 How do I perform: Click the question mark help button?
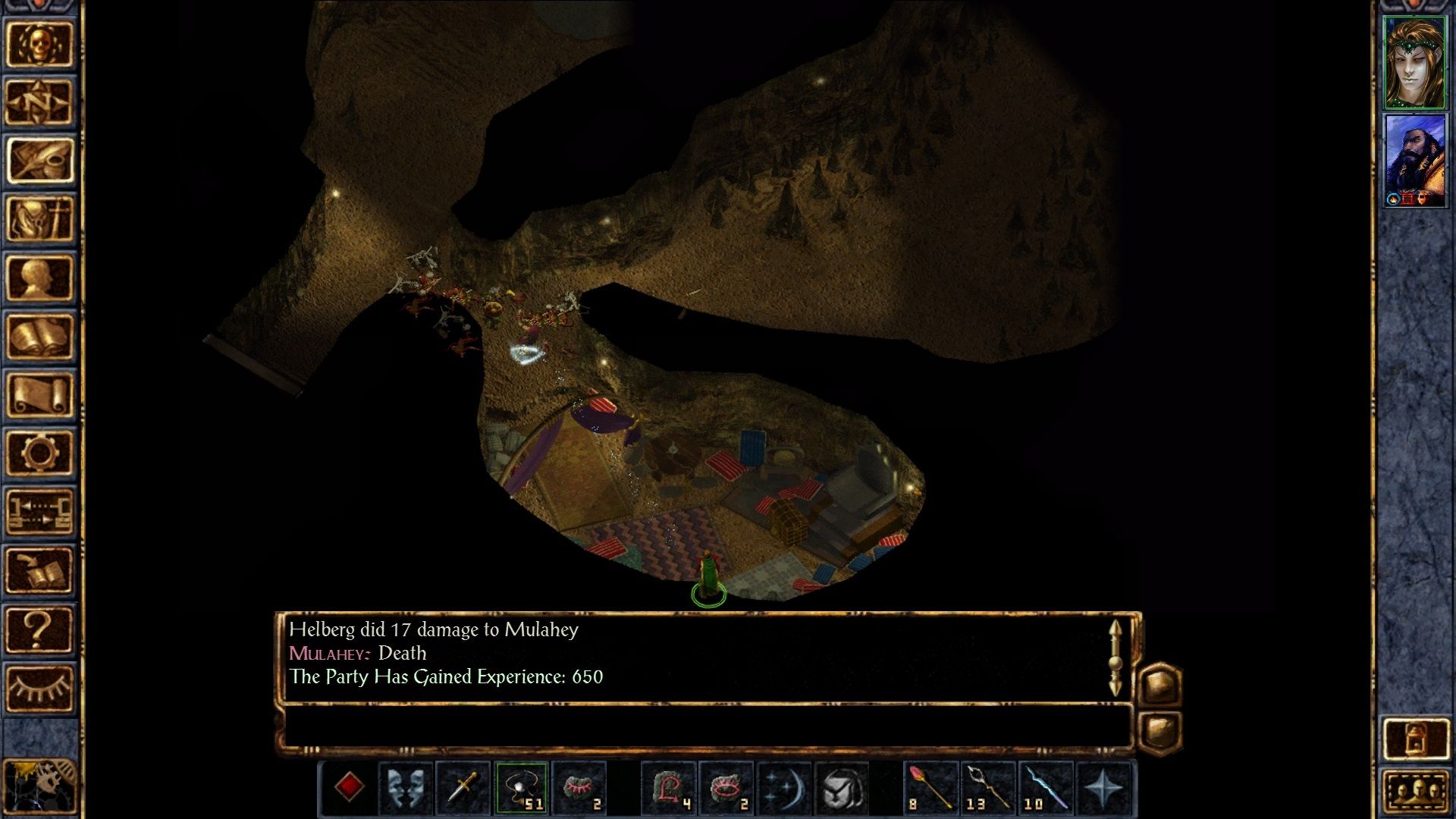(39, 629)
